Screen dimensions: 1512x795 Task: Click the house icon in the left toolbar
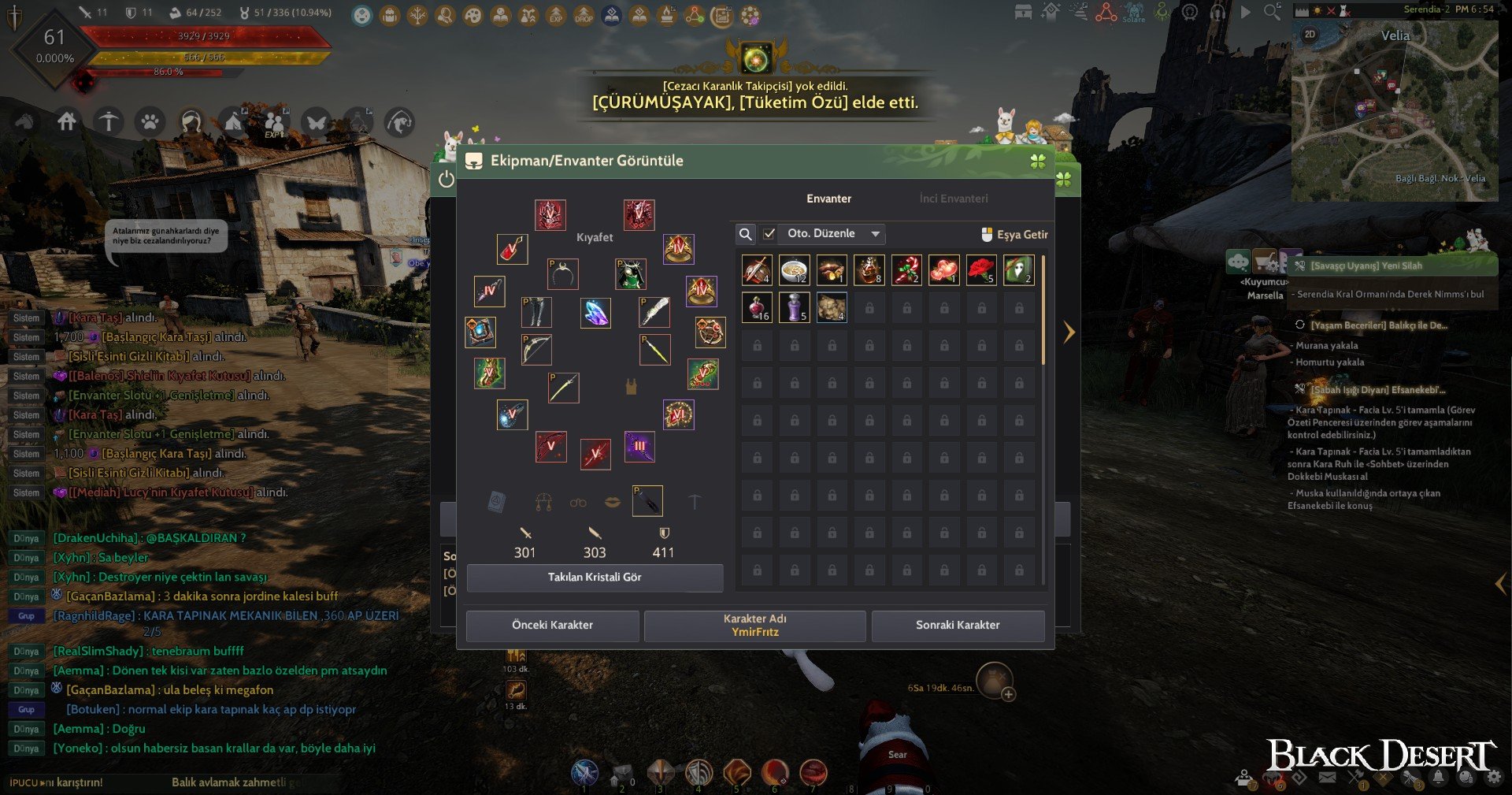[x=67, y=121]
